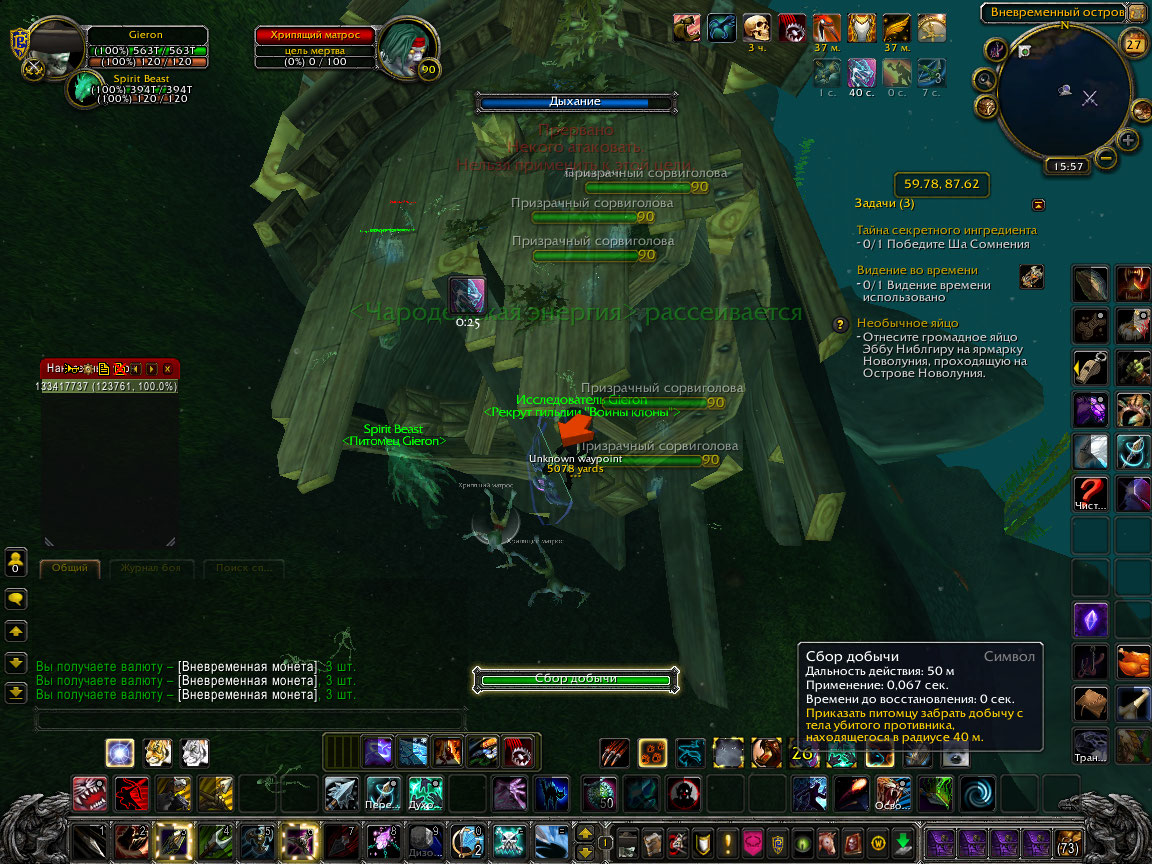This screenshot has width=1152, height=864.
Task: Open the calendar button showing 27
Action: tap(1134, 44)
